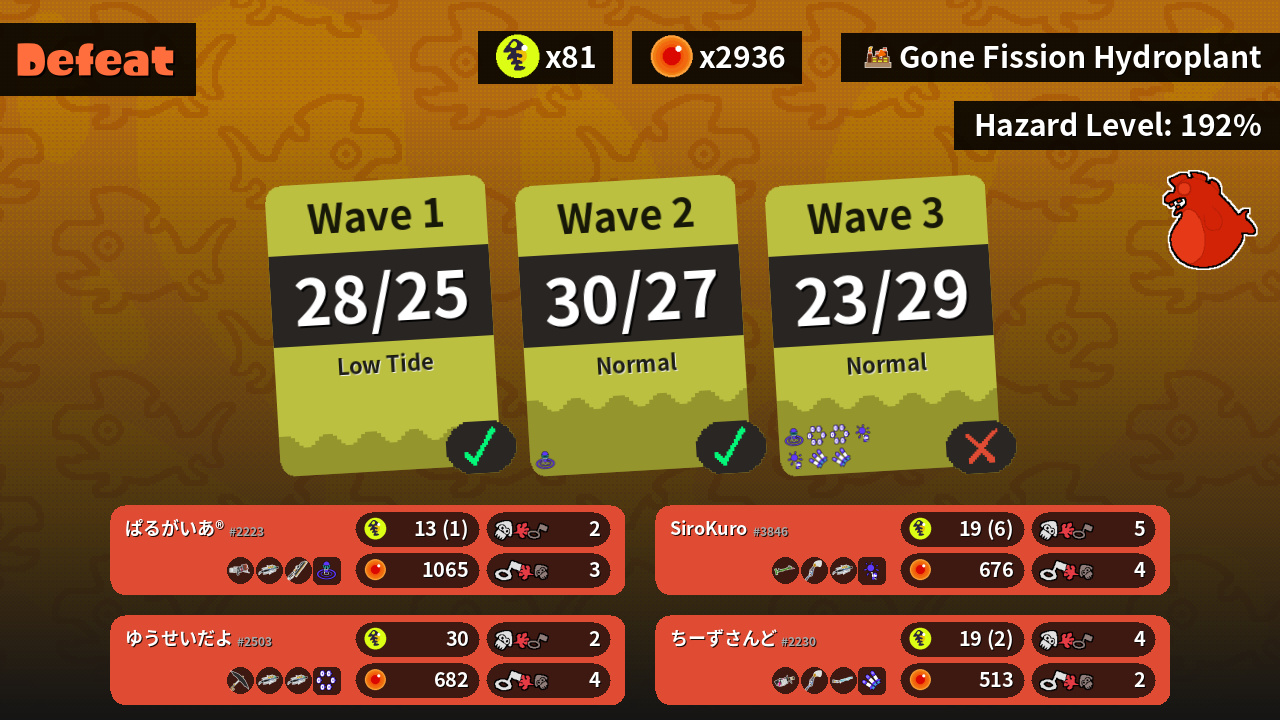
Task: Choose the failed Wave 3 card
Action: (883, 325)
